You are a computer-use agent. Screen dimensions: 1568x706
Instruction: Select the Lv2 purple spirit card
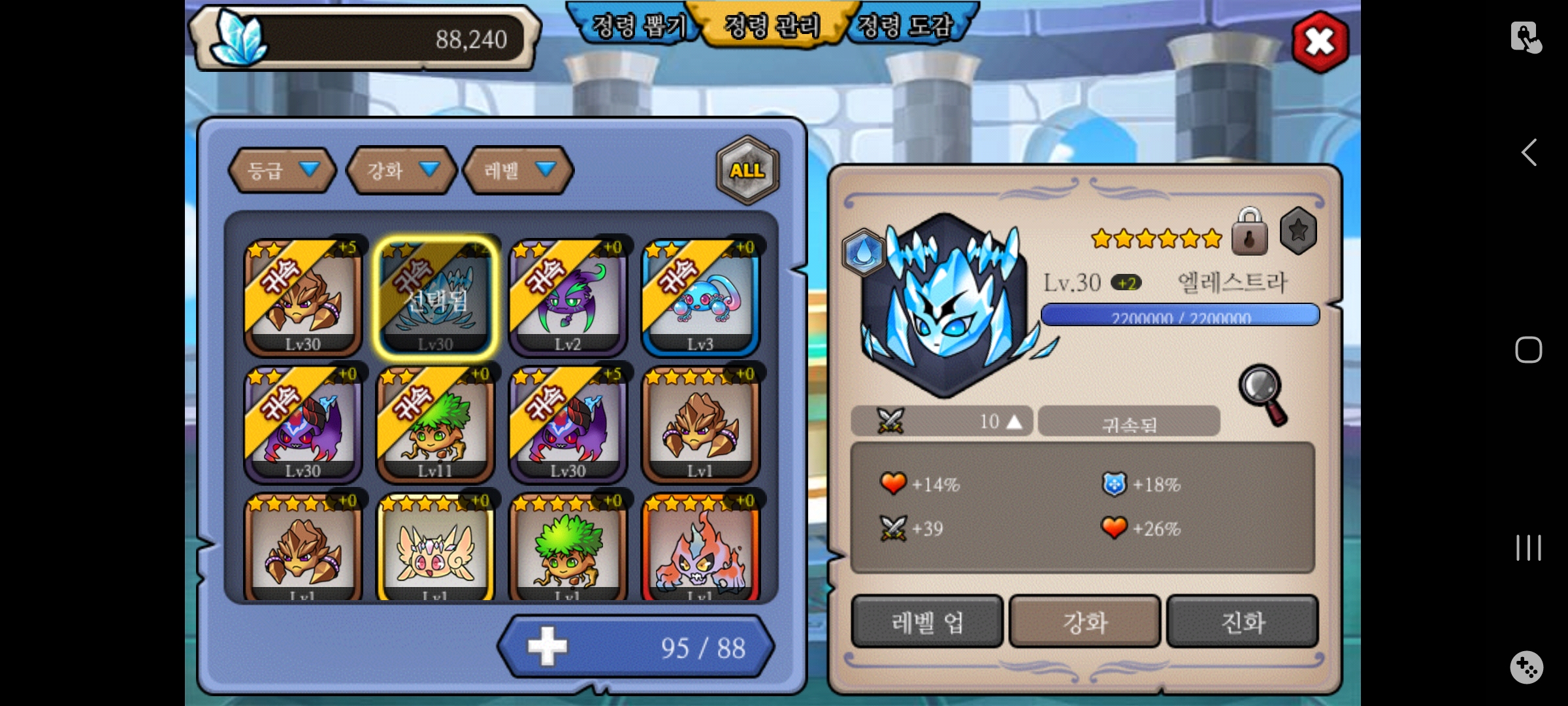coord(567,298)
